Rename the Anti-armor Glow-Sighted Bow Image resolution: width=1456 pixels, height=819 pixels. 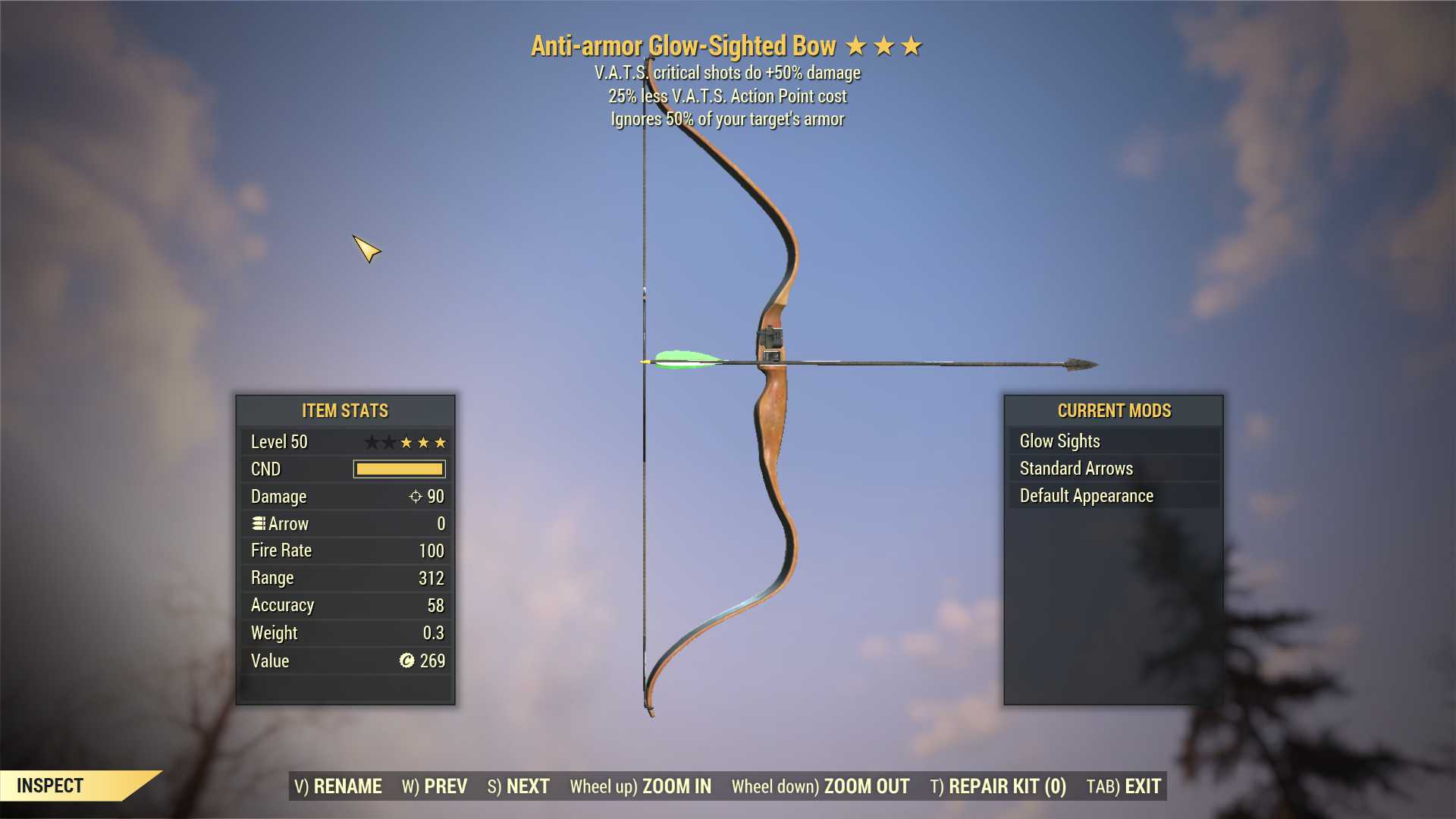[x=338, y=786]
